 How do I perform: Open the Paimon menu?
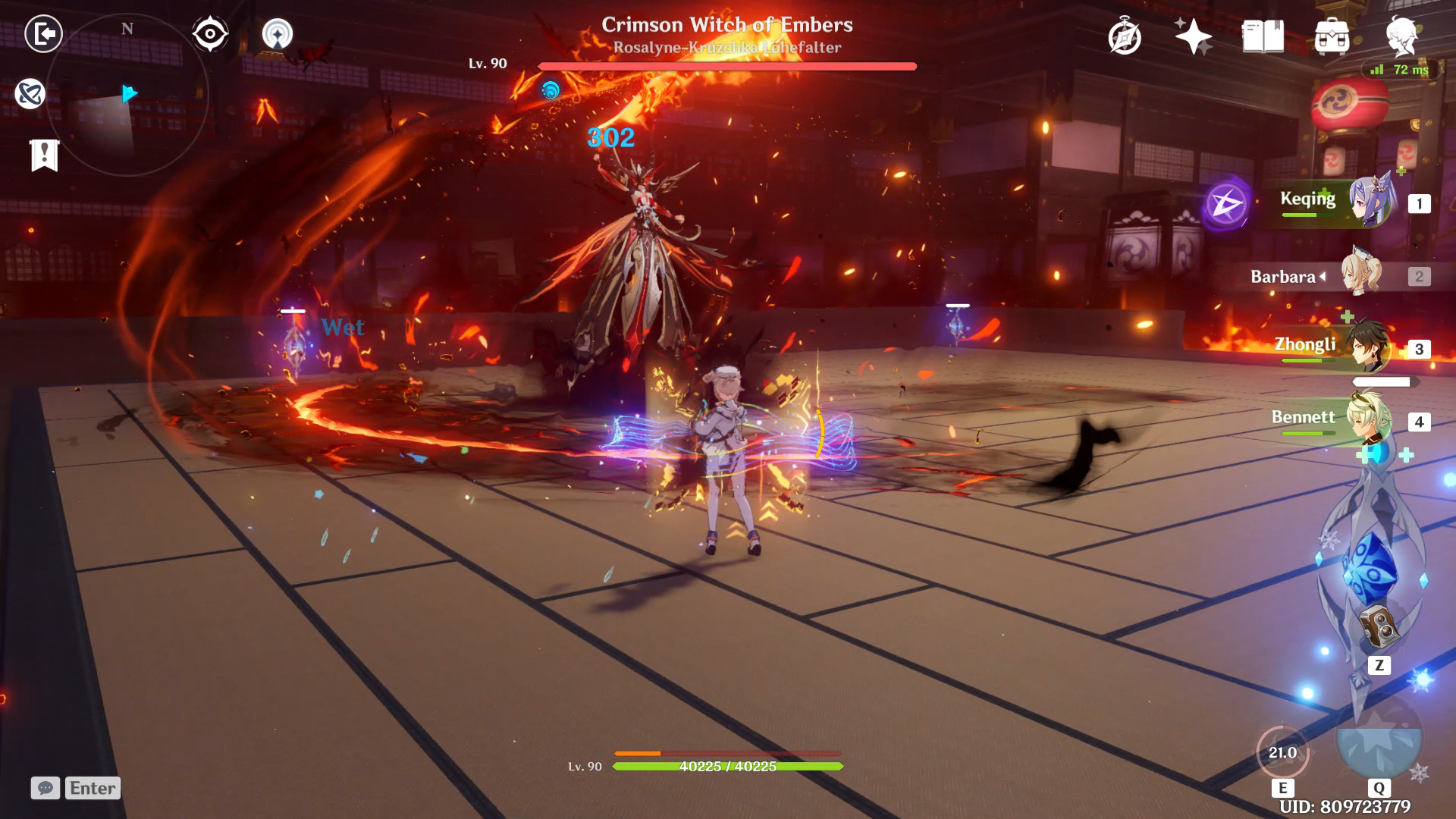pyautogui.click(x=1401, y=36)
